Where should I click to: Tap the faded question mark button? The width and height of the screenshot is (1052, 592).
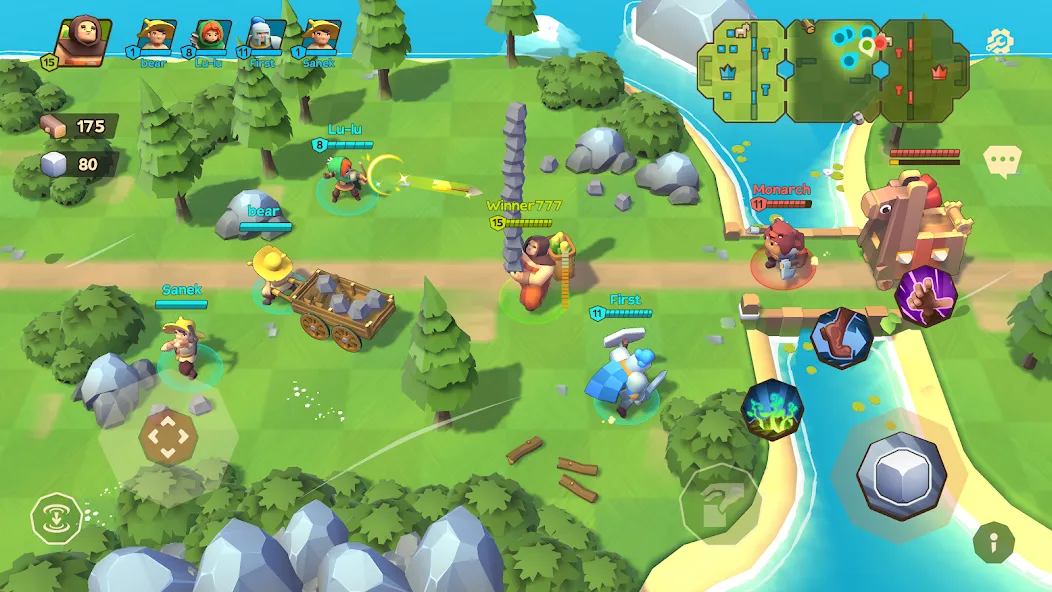coord(720,503)
